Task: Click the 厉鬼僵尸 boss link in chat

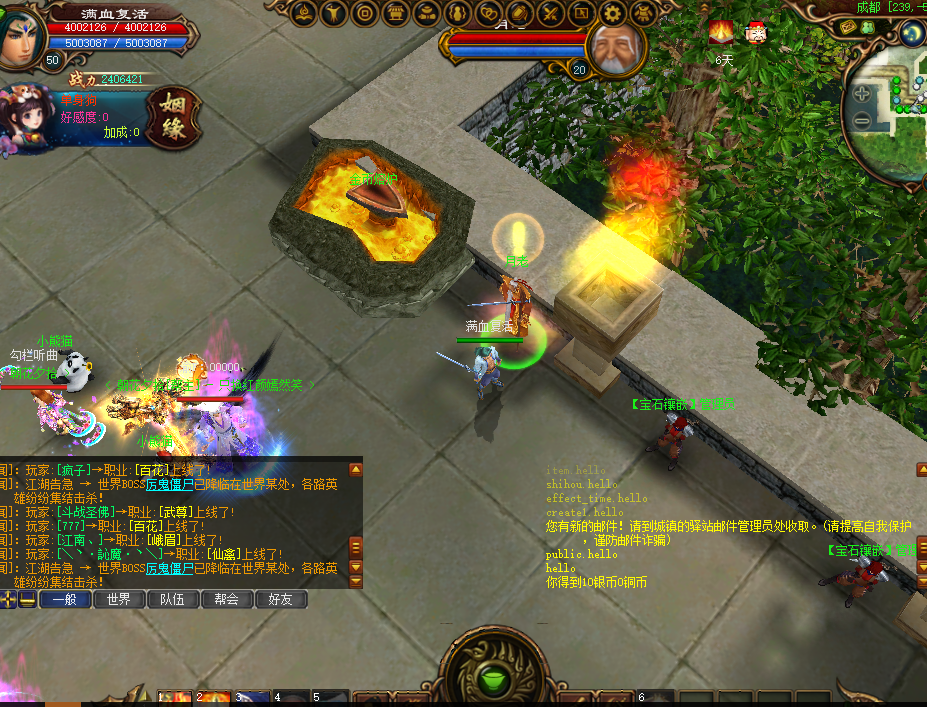Action: [171, 485]
